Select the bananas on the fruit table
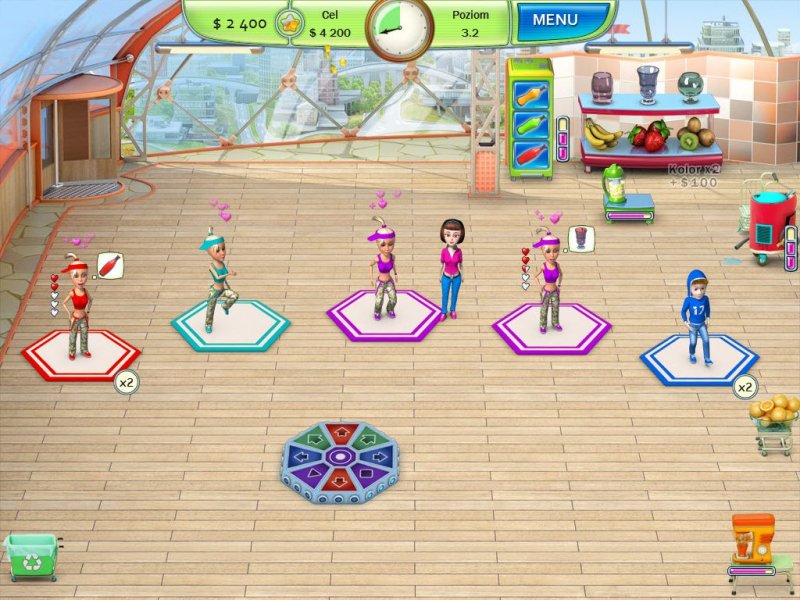The image size is (800, 600). [602, 131]
